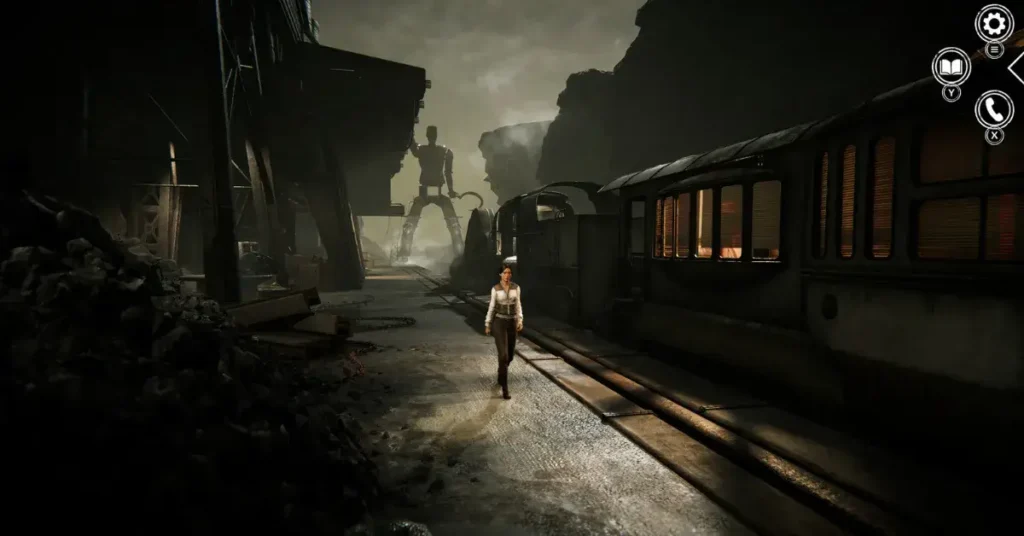Open the phone handset icon

(994, 109)
